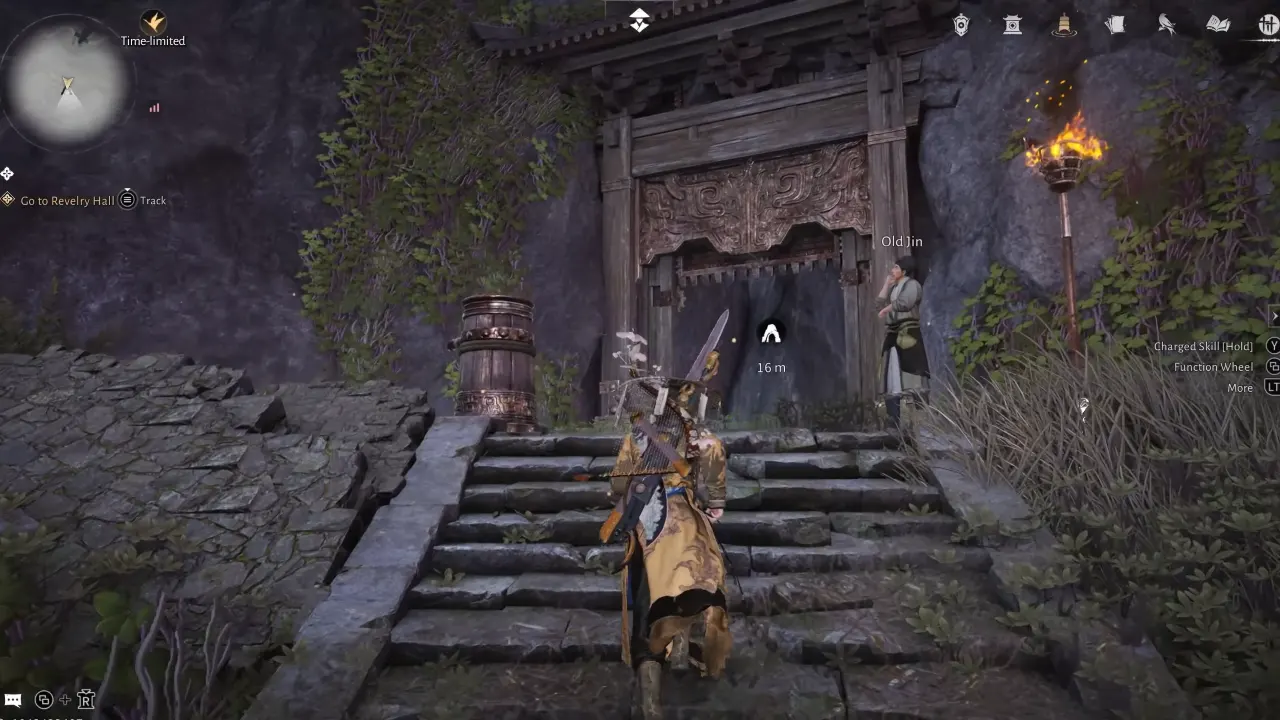The width and height of the screenshot is (1280, 720).
Task: Click the chat bubble icon bottom left
Action: click(13, 700)
